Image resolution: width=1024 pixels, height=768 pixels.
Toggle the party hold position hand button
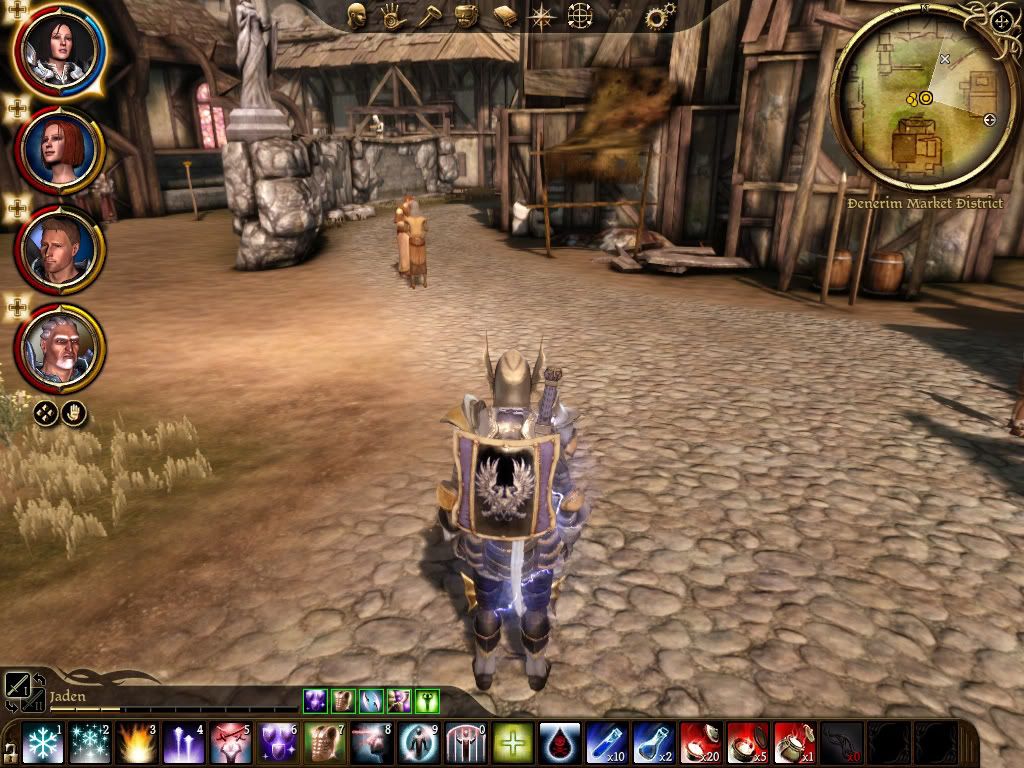[74, 412]
